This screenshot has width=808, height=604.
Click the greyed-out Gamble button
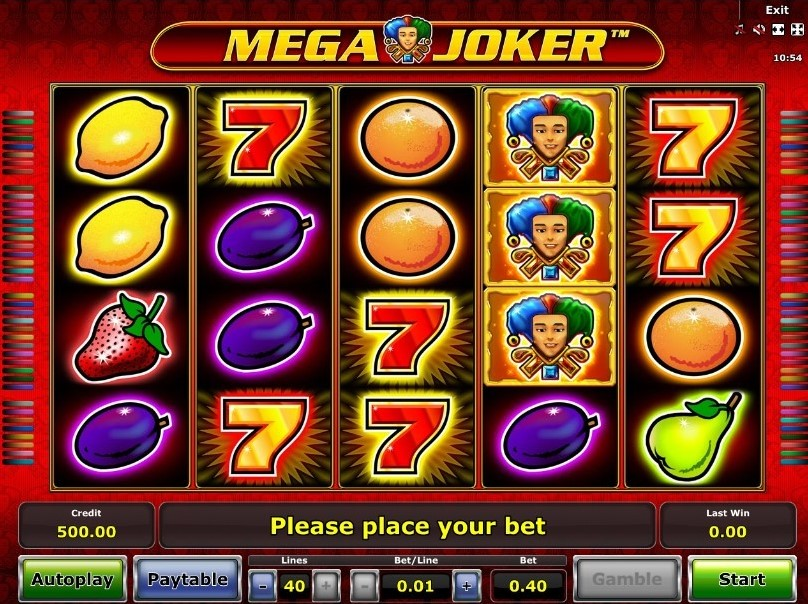coord(627,579)
